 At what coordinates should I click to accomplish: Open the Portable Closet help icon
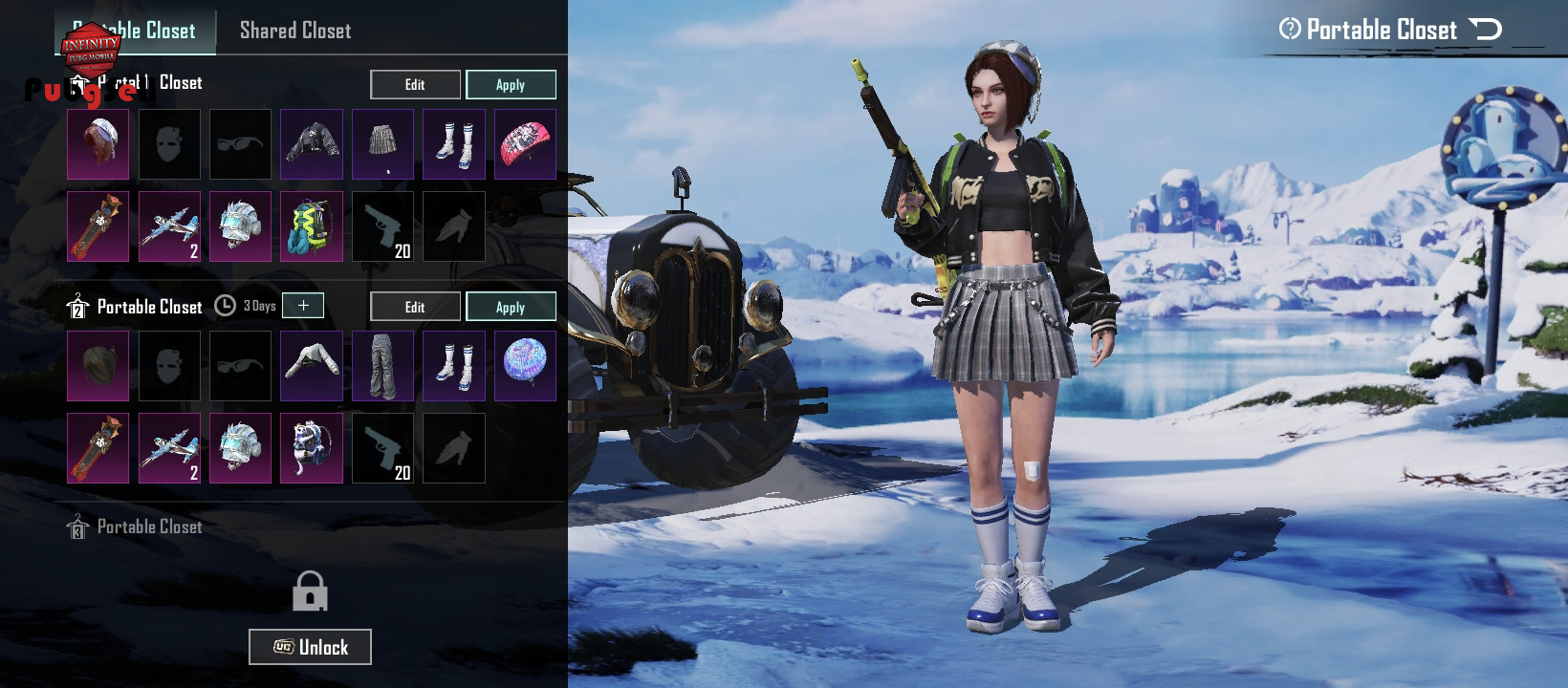(1290, 30)
